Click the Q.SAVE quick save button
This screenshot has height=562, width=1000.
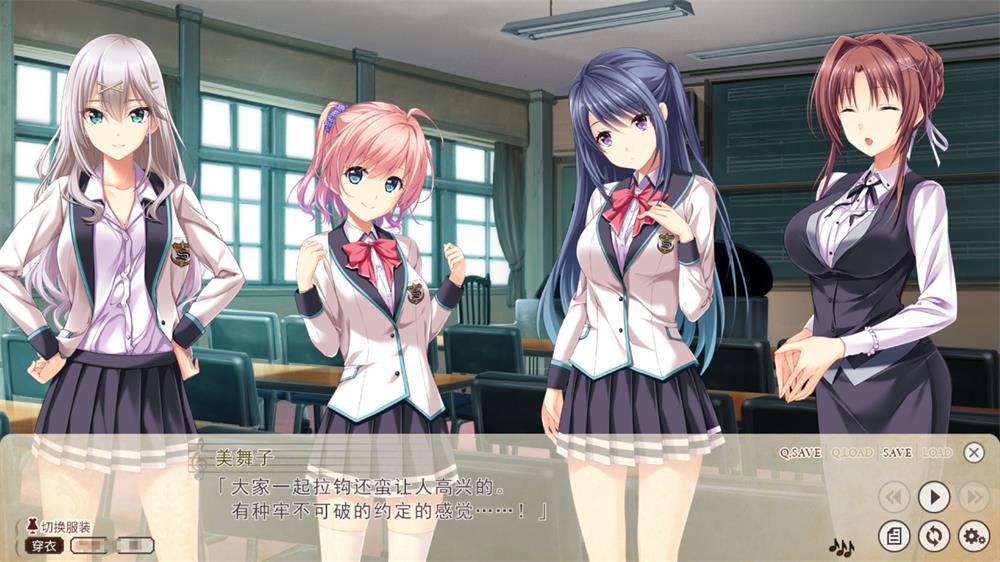pos(800,453)
